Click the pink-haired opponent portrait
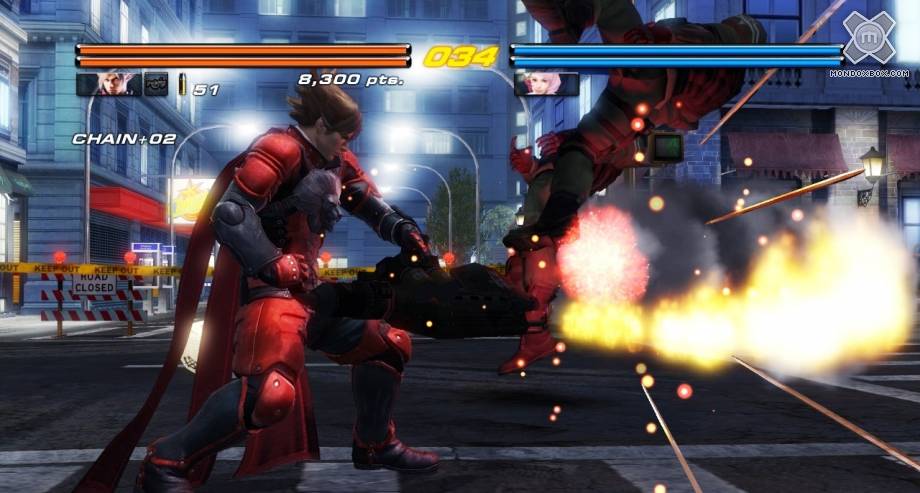920x493 pixels. (546, 84)
